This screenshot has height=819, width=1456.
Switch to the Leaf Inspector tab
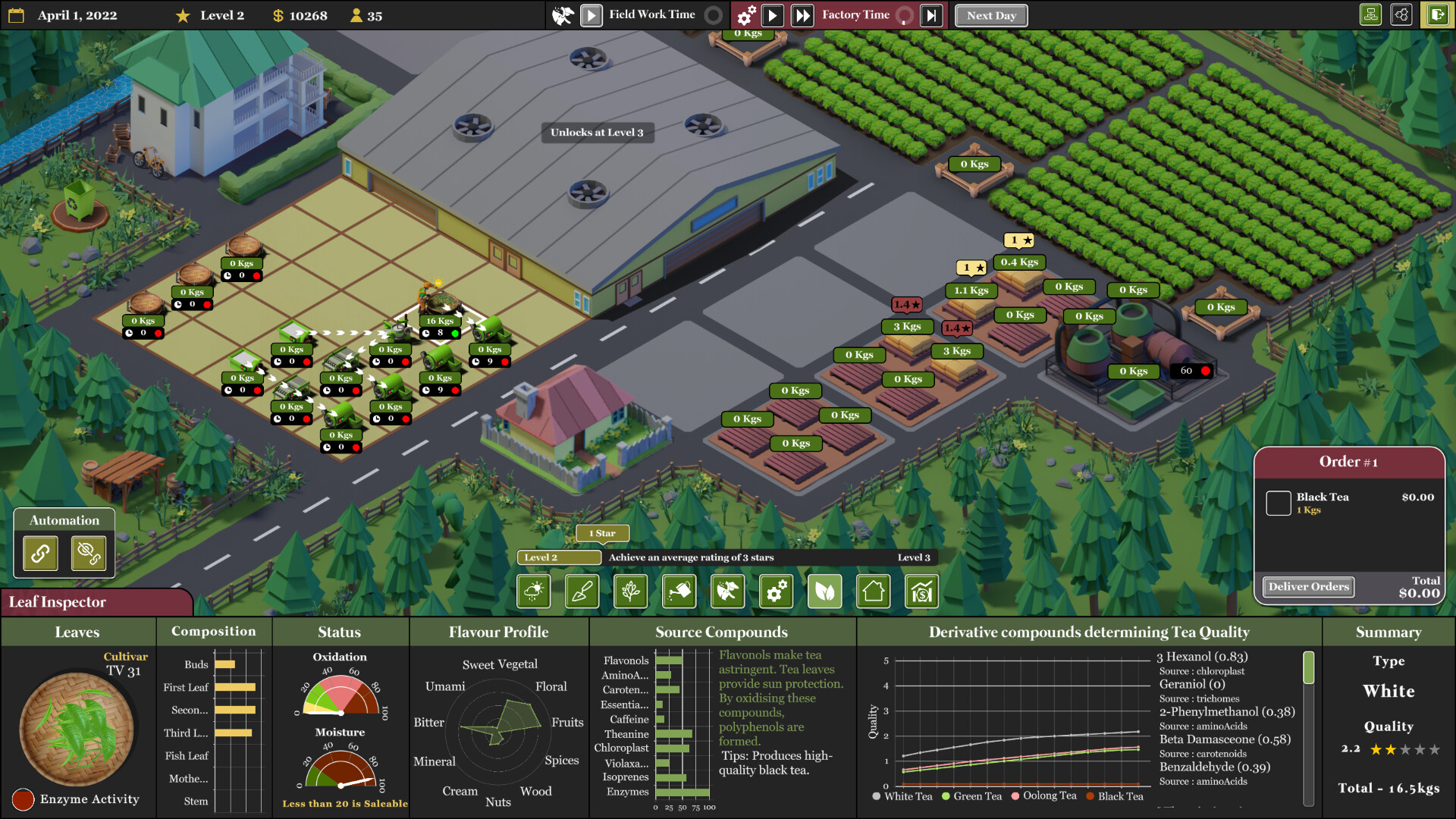click(57, 602)
